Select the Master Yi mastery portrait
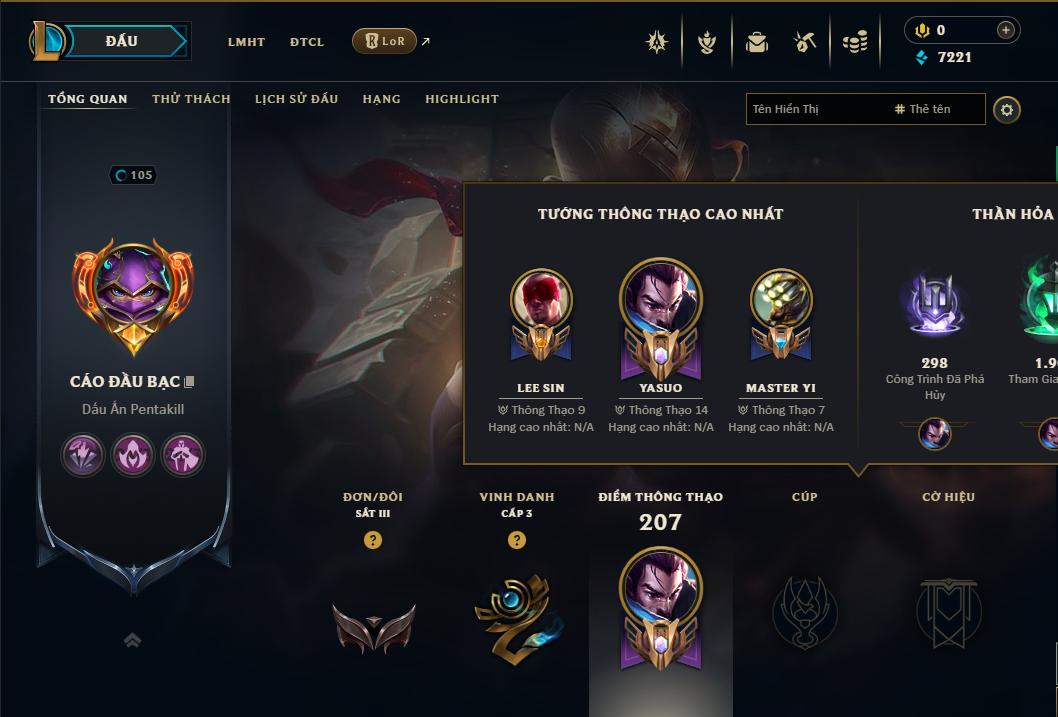Viewport: 1058px width, 717px height. (780, 299)
